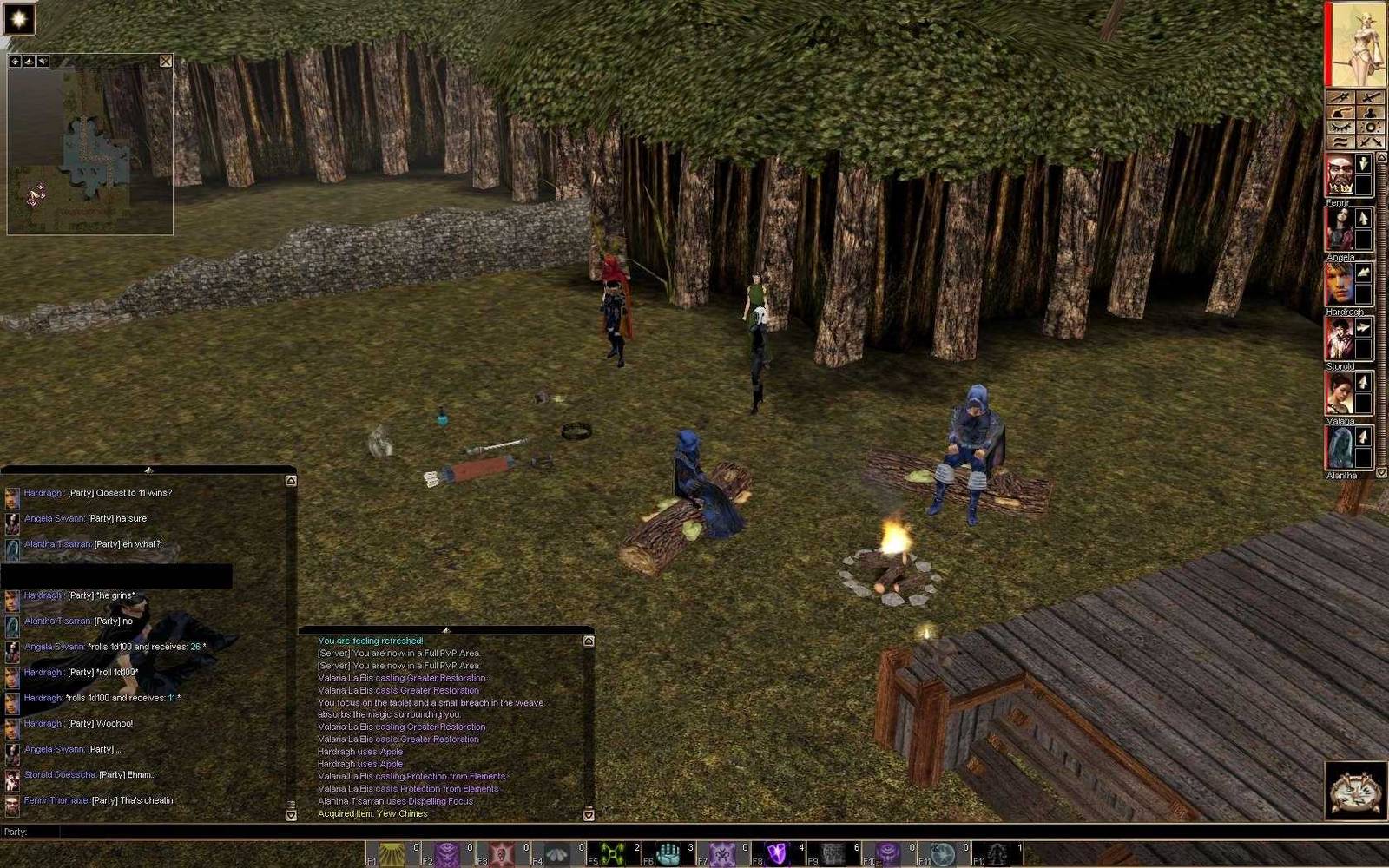The width and height of the screenshot is (1389, 868).
Task: Select Fenrir's party portrait
Action: tap(1340, 176)
